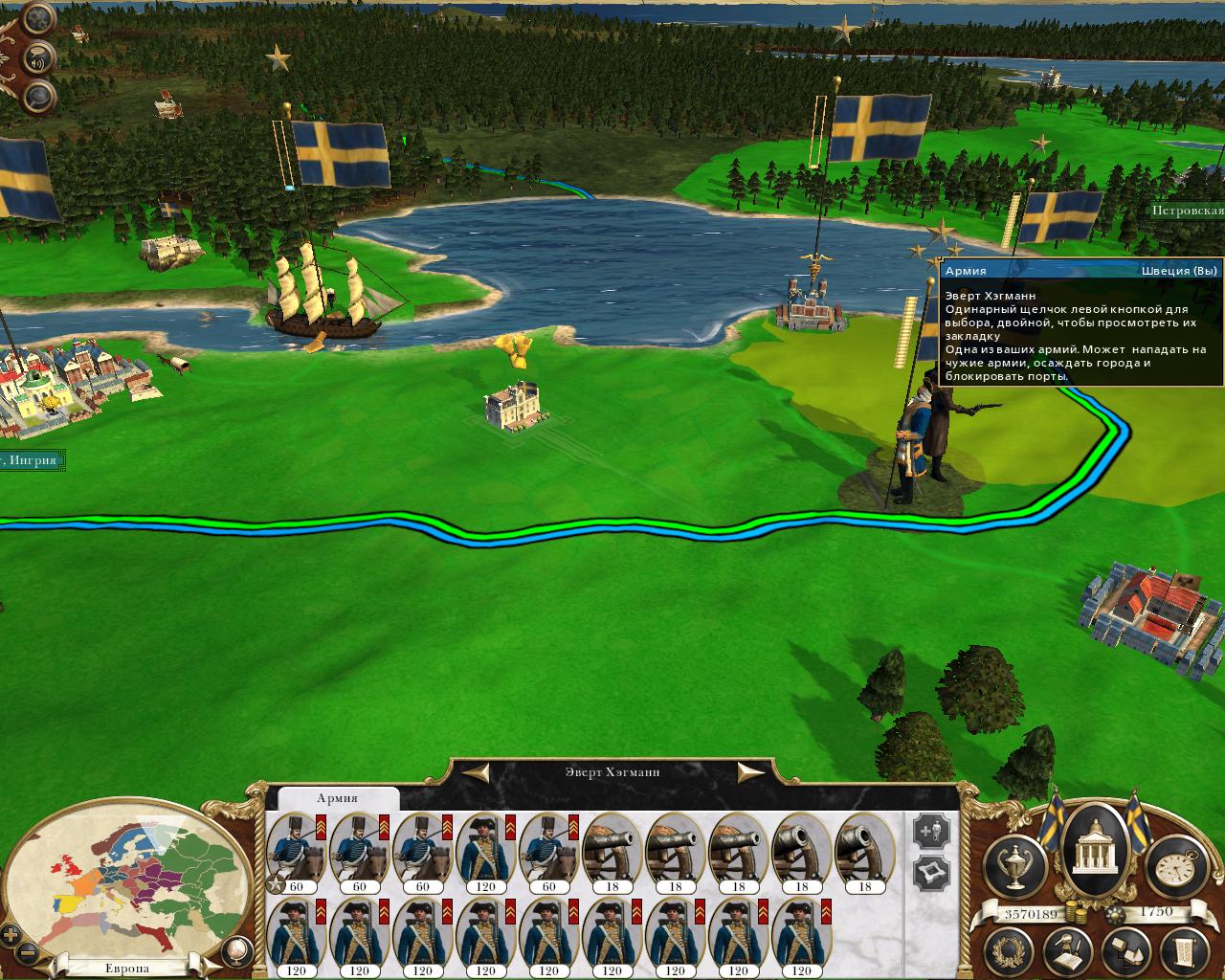Cycle to next army with right arrow
The height and width of the screenshot is (980, 1225).
point(751,772)
